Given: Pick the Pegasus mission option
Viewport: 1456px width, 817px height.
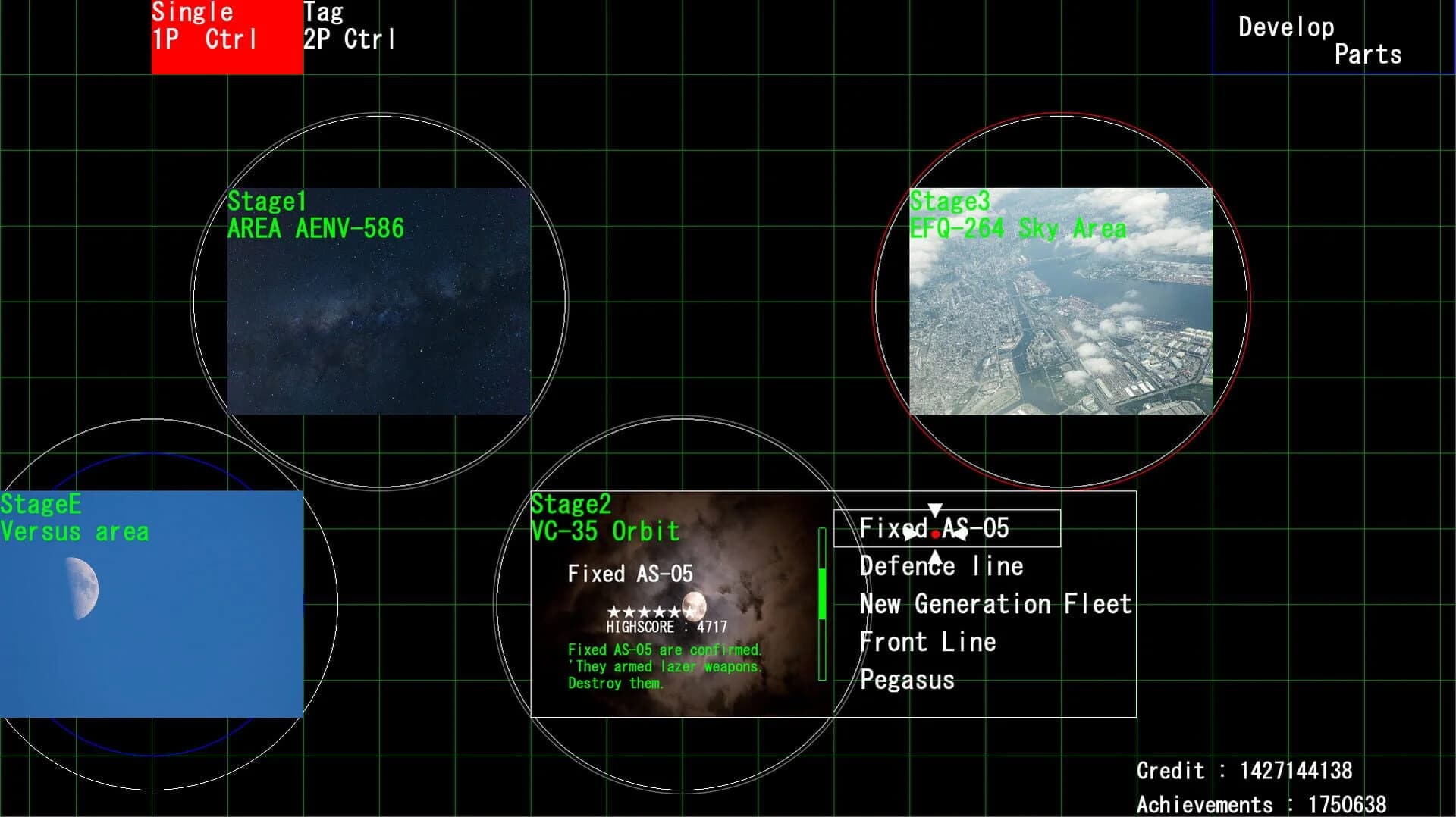Looking at the screenshot, I should coord(907,680).
